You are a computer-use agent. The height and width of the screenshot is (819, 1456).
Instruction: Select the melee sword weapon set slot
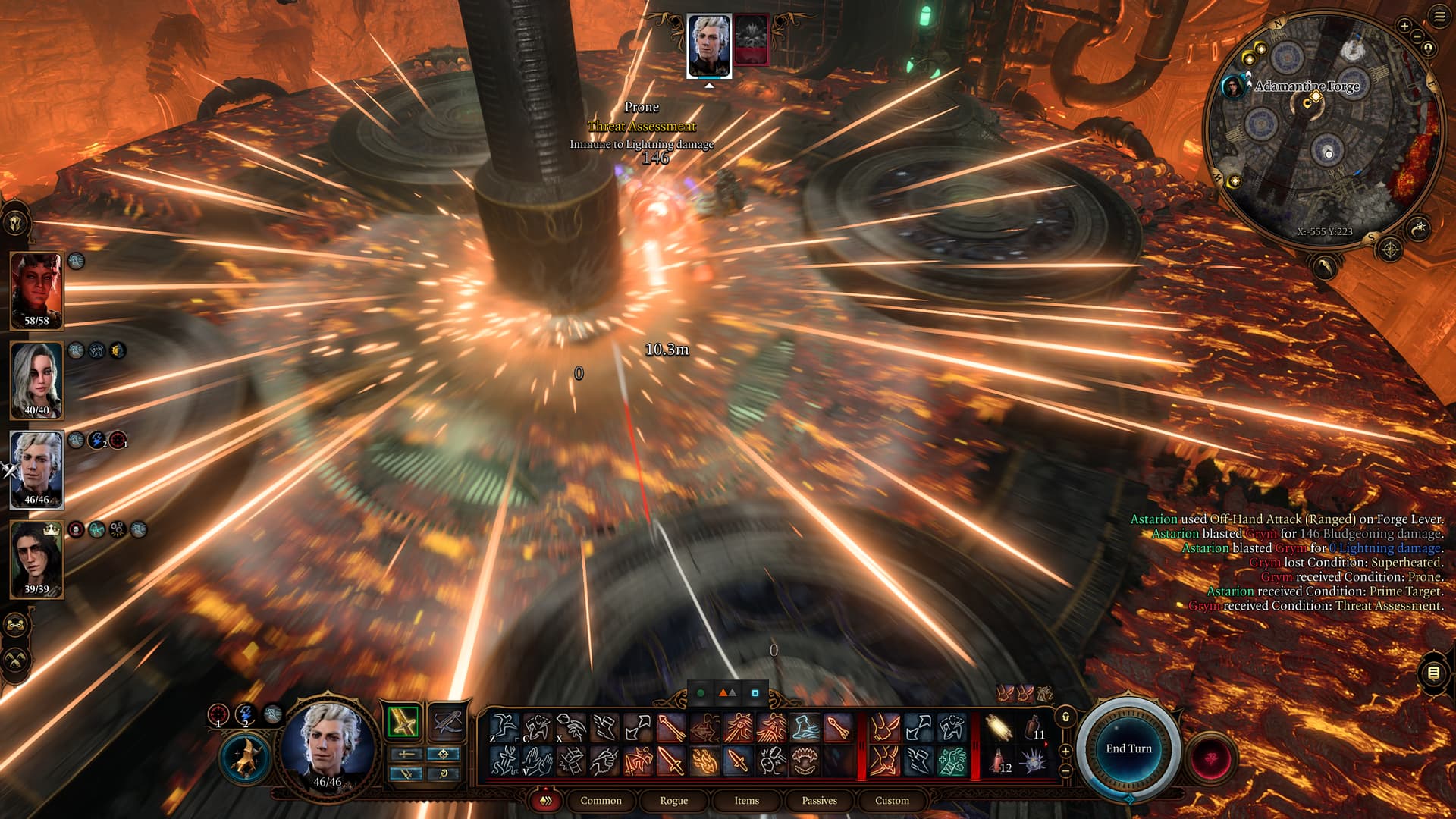(403, 722)
